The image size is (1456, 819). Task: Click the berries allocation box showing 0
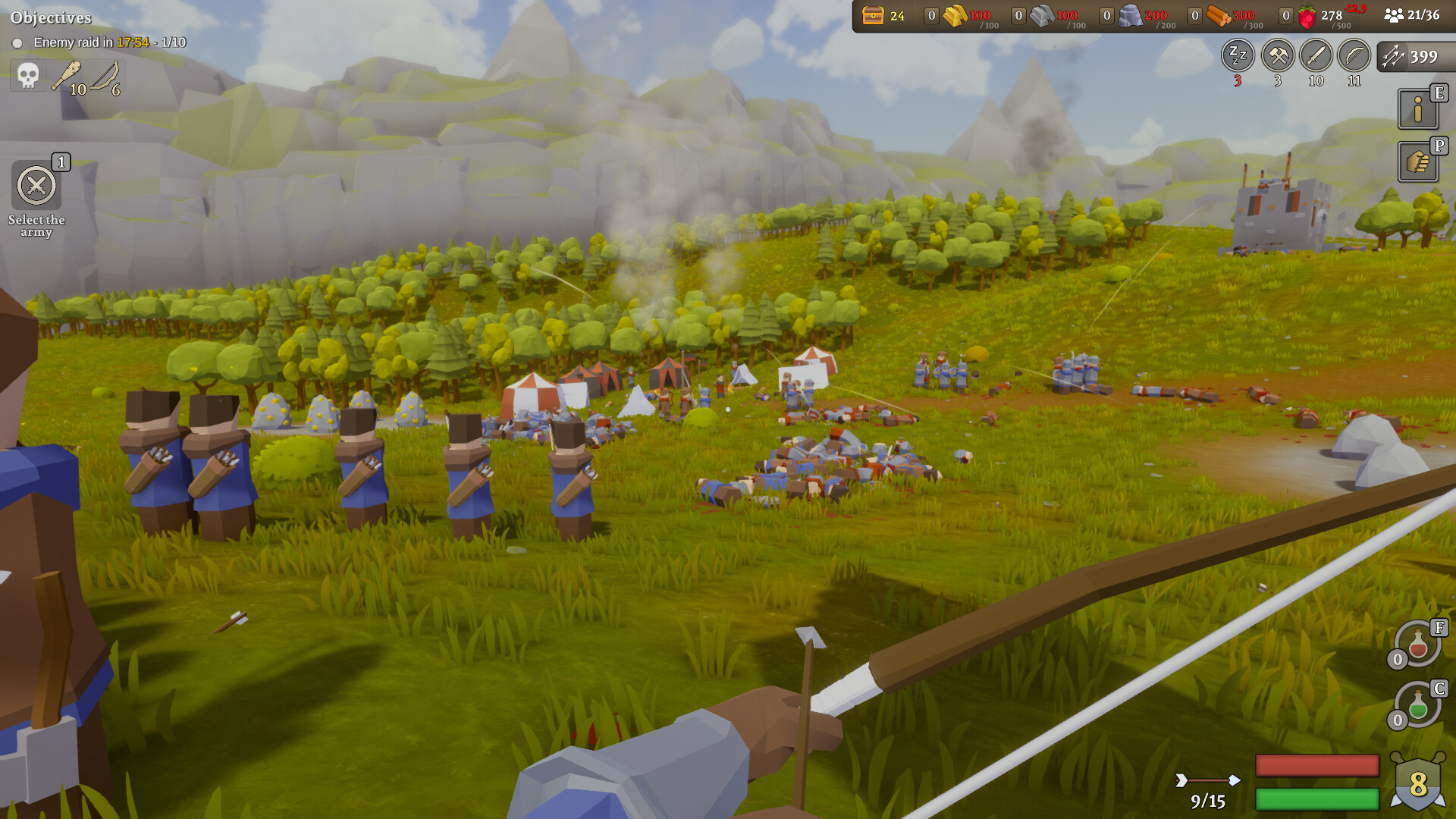pos(1286,16)
